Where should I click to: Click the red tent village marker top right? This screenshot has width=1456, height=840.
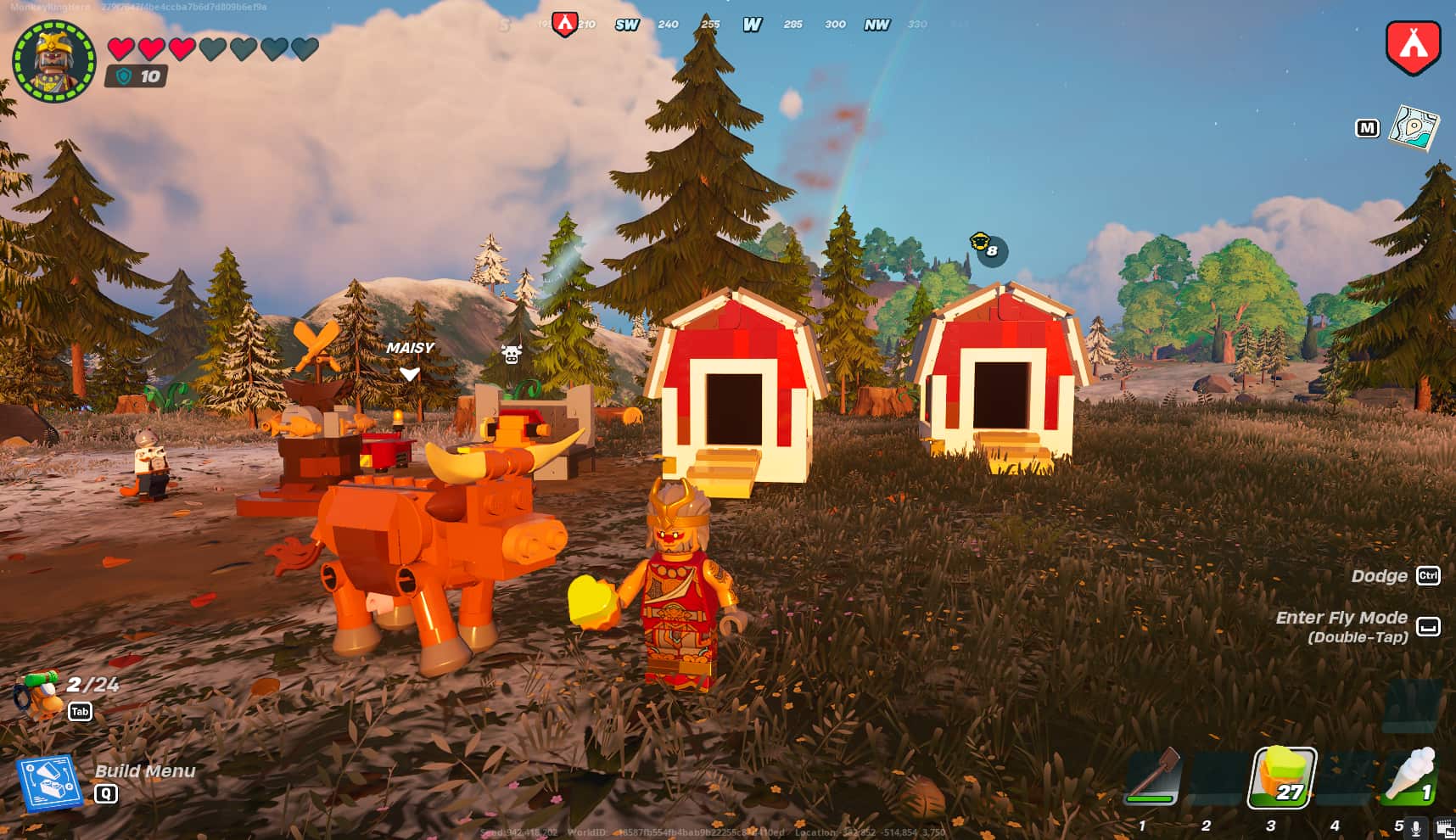coord(1413,47)
